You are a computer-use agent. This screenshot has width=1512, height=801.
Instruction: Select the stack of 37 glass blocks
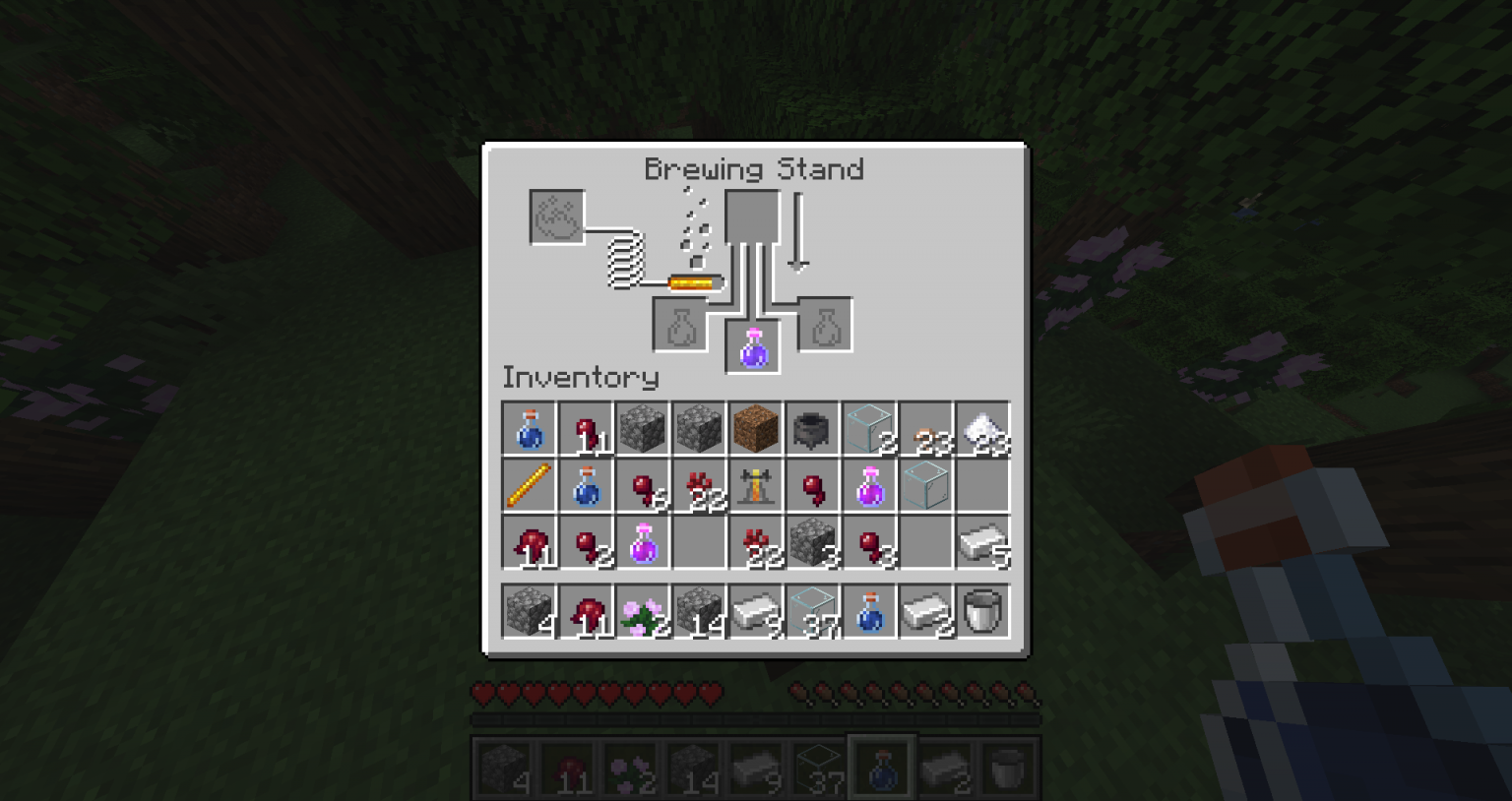(x=813, y=611)
